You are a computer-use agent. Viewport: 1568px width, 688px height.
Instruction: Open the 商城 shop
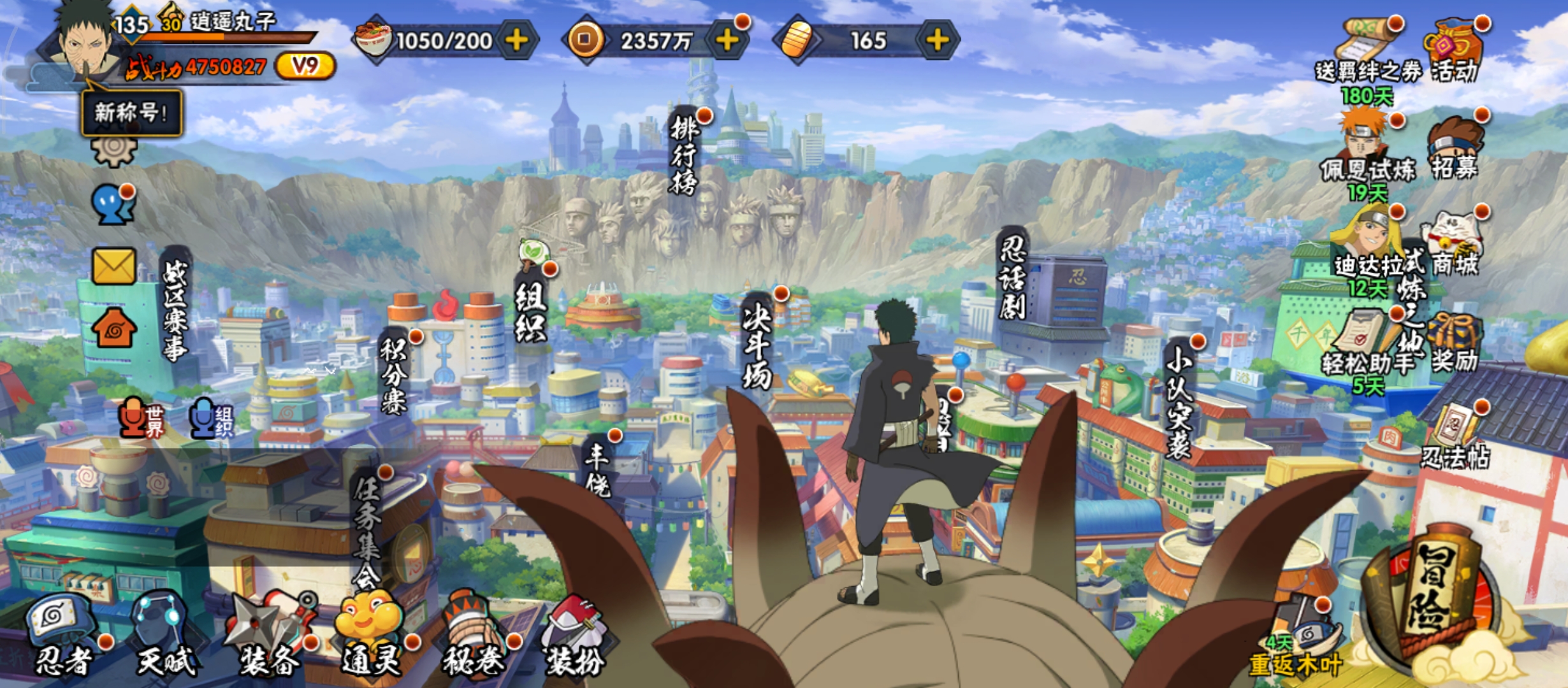coord(1455,245)
